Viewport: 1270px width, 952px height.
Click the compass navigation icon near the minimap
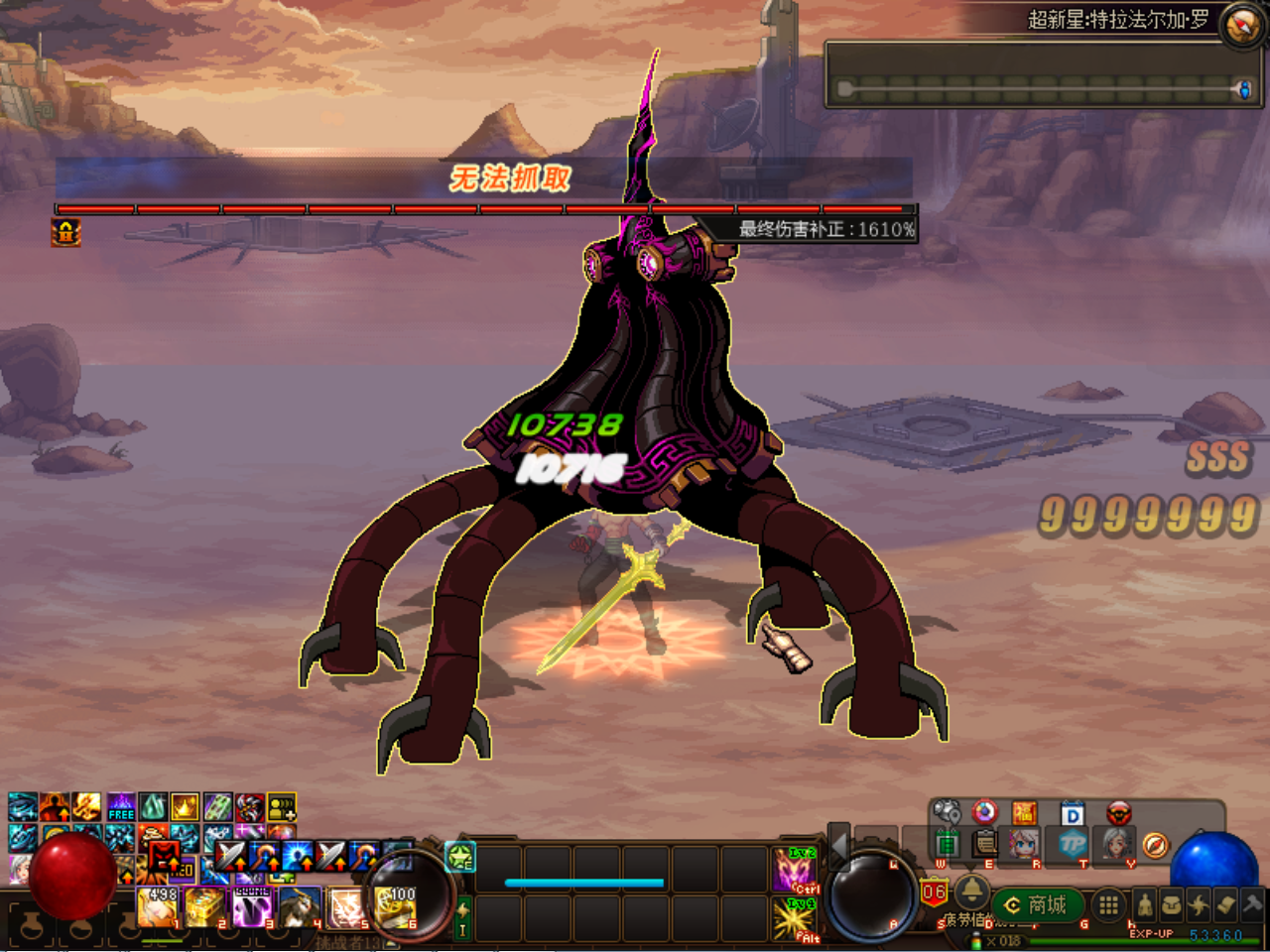[1154, 846]
